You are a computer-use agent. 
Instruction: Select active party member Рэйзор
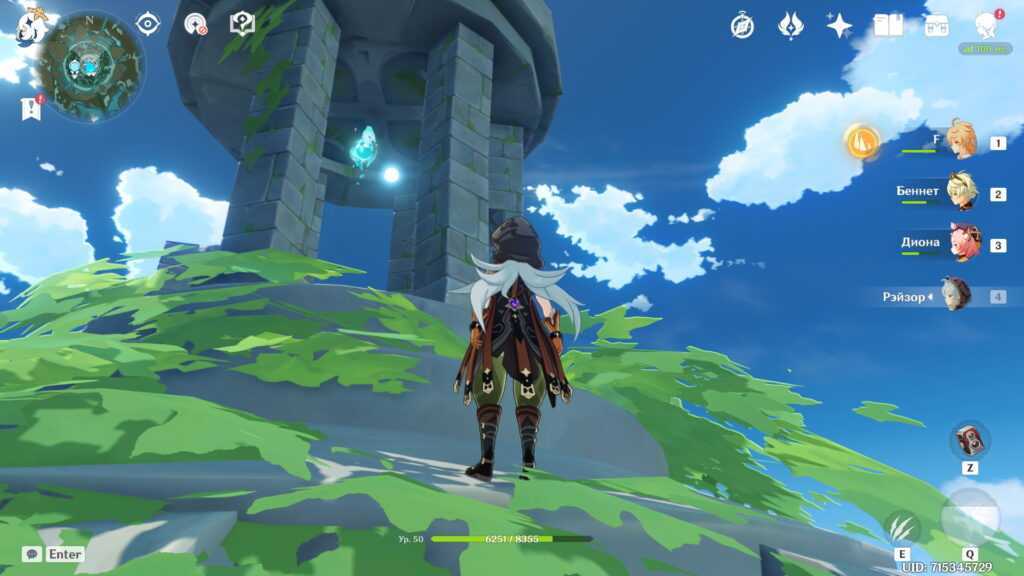tap(956, 295)
